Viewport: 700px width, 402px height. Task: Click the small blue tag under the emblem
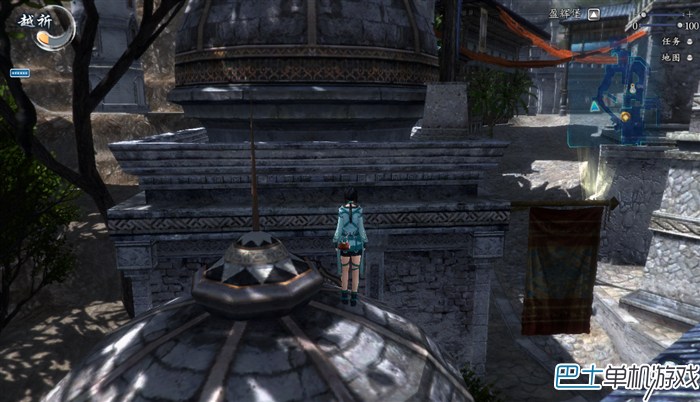click(x=19, y=73)
